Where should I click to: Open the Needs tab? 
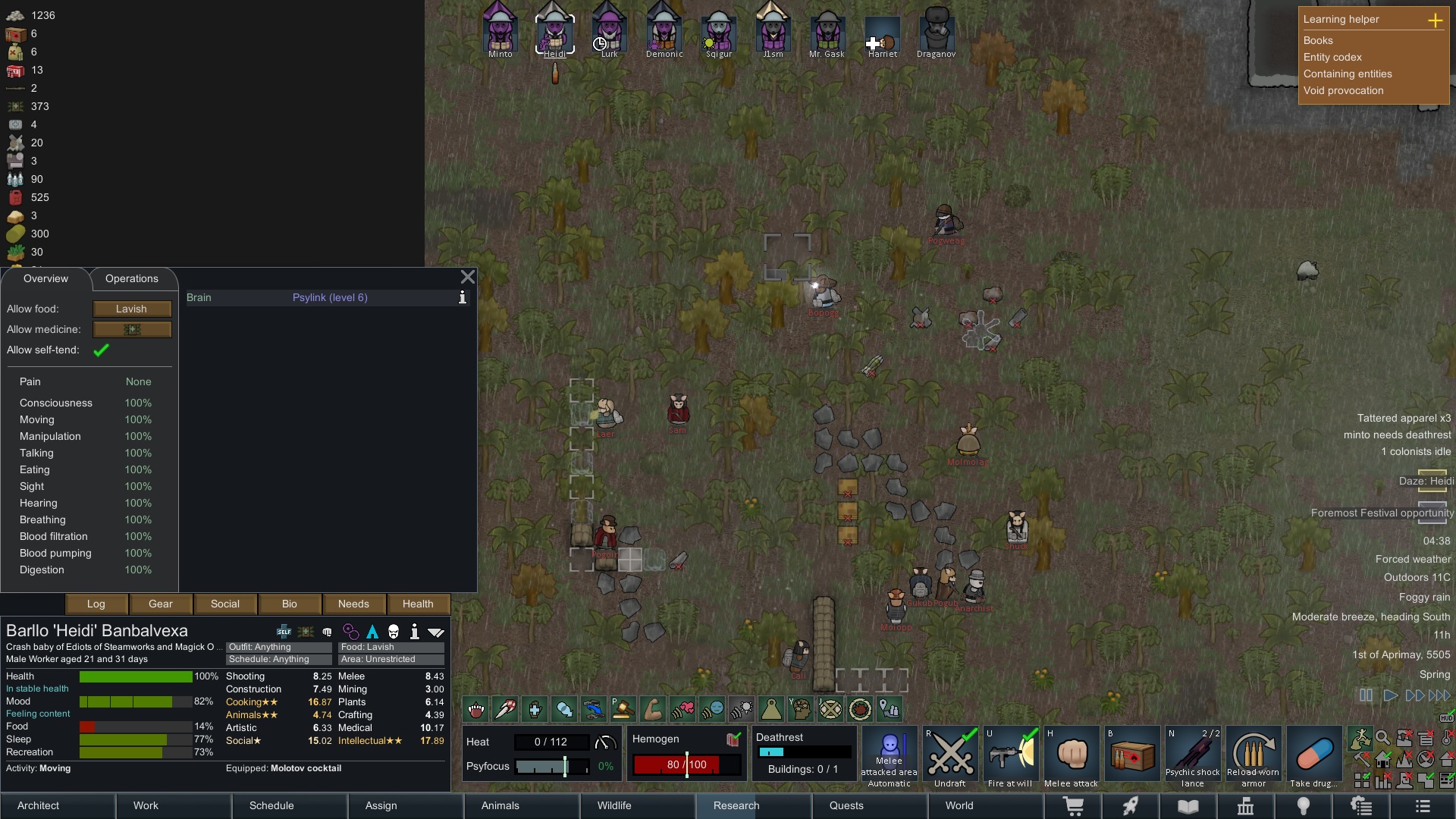(353, 604)
